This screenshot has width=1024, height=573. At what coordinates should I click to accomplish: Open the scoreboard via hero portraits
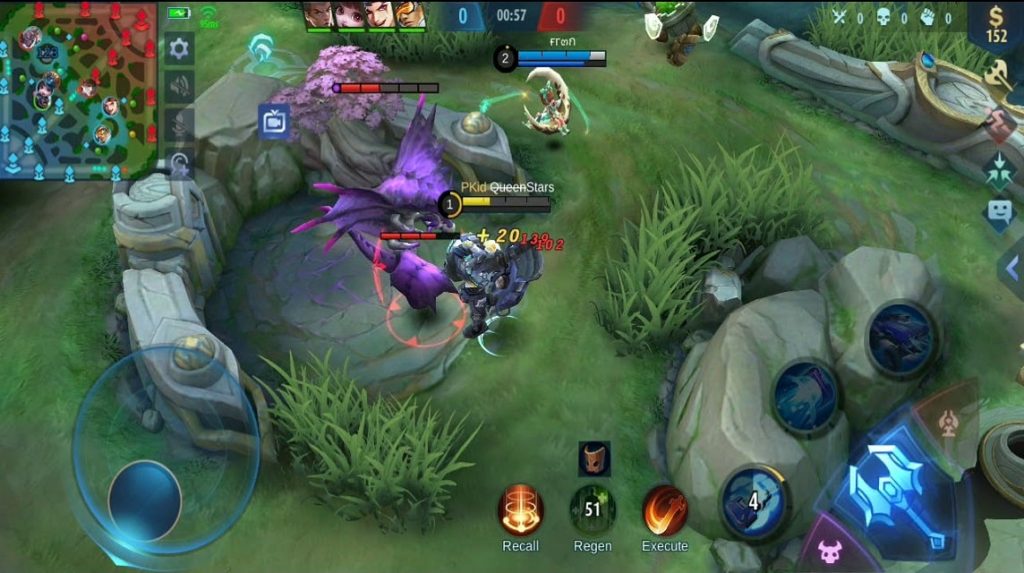pyautogui.click(x=364, y=15)
